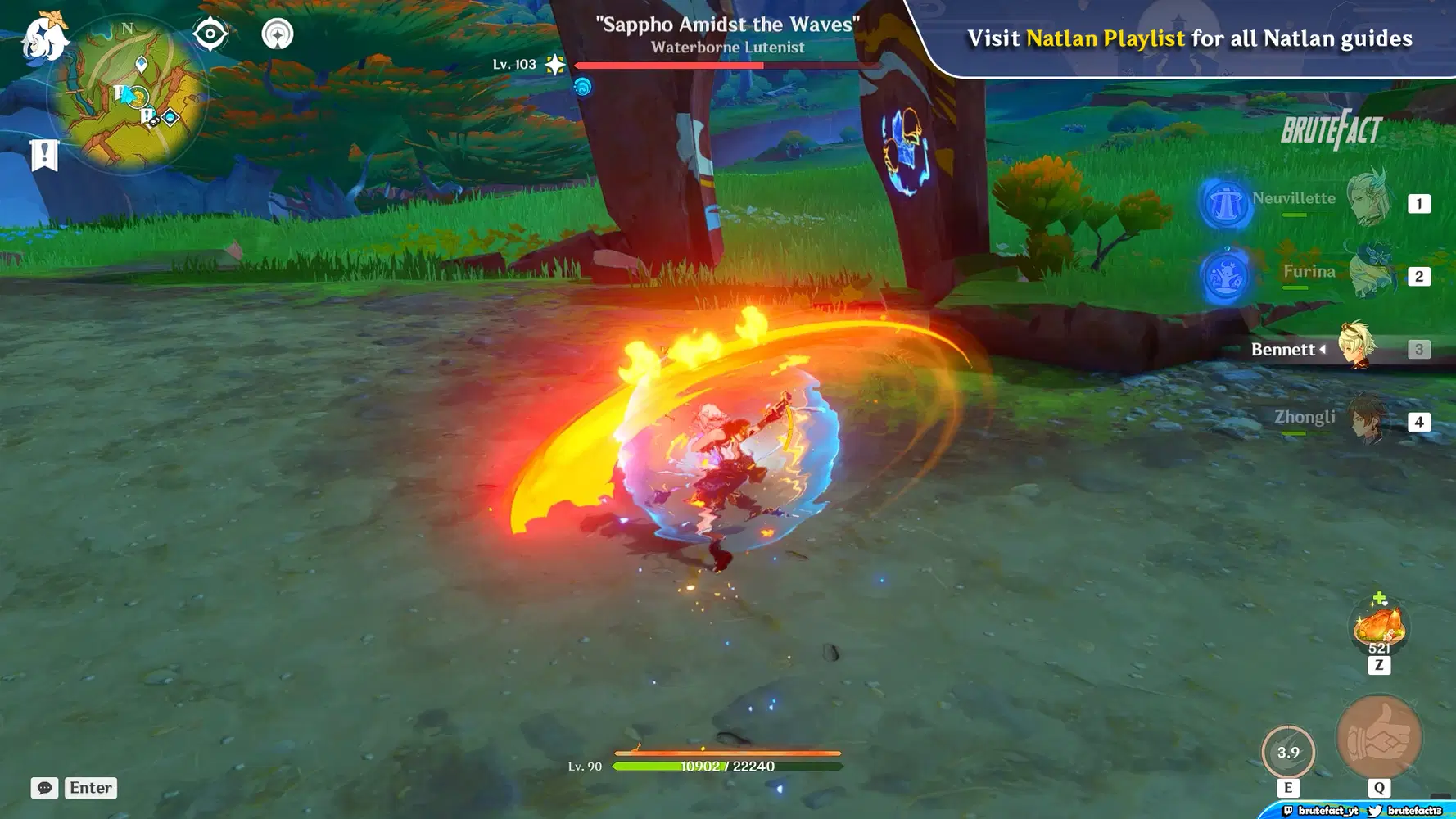The width and height of the screenshot is (1456, 819).
Task: Click Furina's buff status icon
Action: click(x=1224, y=274)
